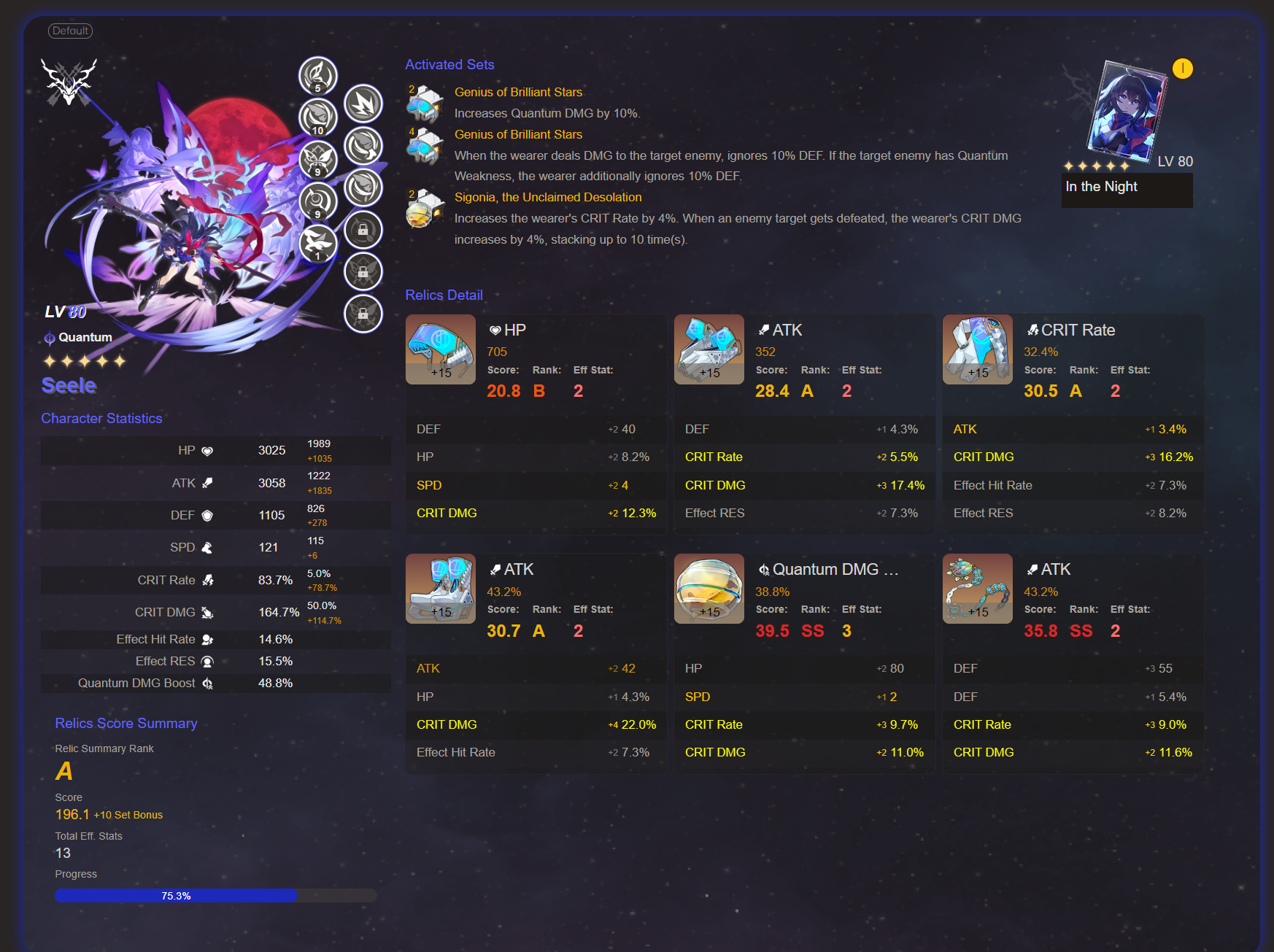
Task: Click the CRIT Rate stat icon in Character Statistics
Action: point(209,580)
